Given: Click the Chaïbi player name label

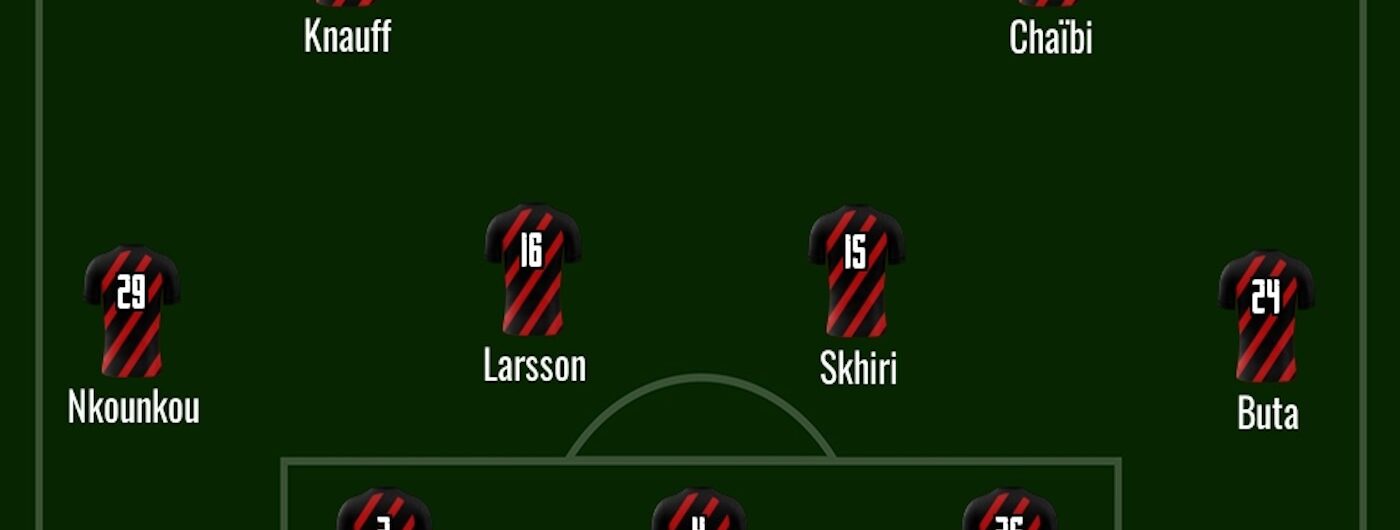Looking at the screenshot, I should pos(1050,38).
